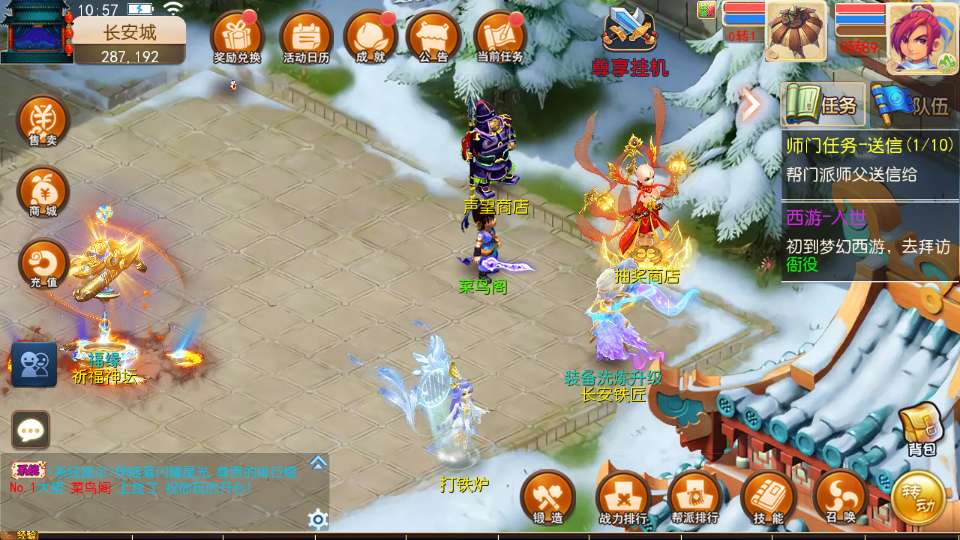Open the 当前任务 current quest icon
The height and width of the screenshot is (540, 960).
500,37
